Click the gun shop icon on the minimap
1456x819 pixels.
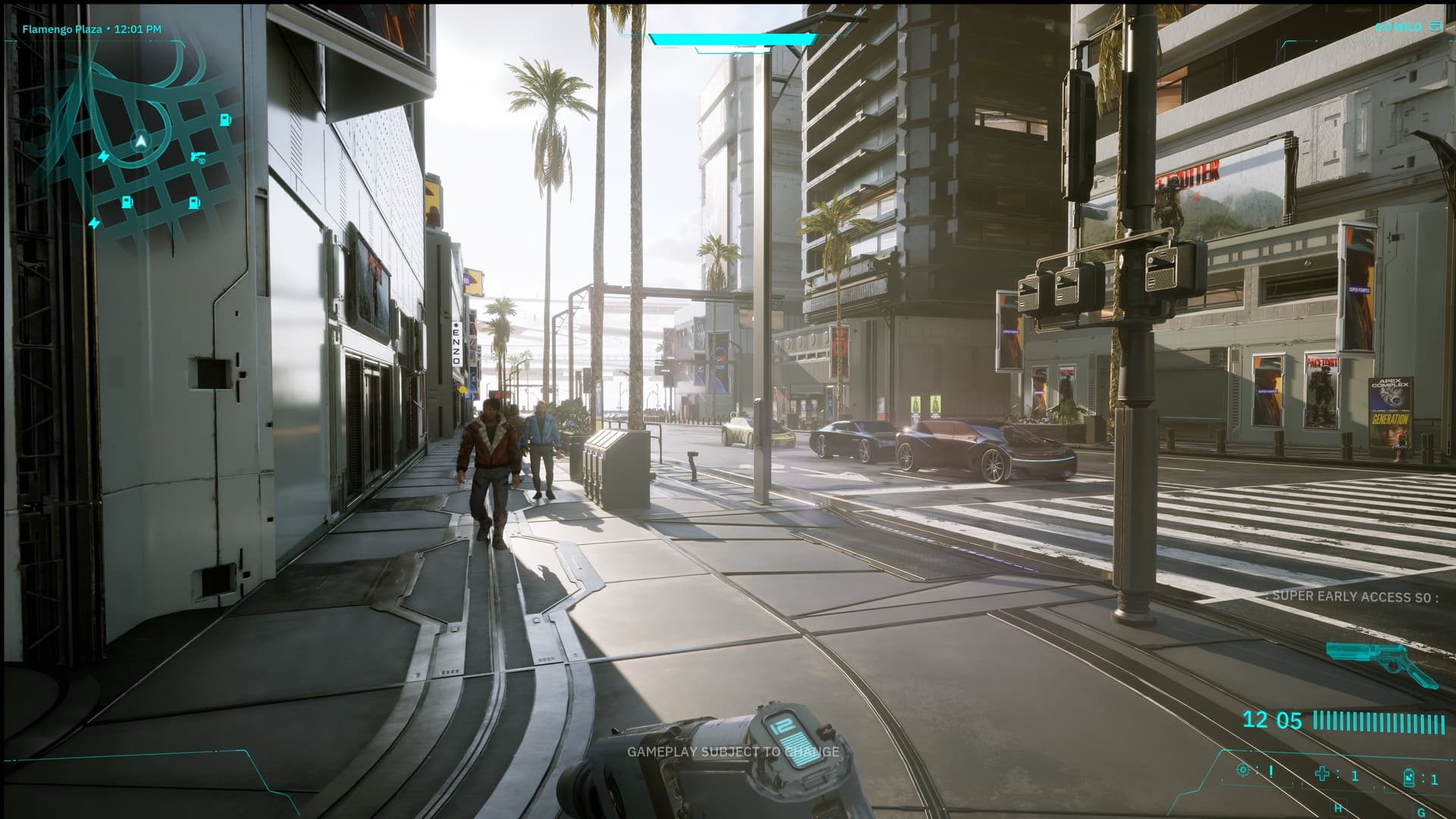tap(199, 156)
